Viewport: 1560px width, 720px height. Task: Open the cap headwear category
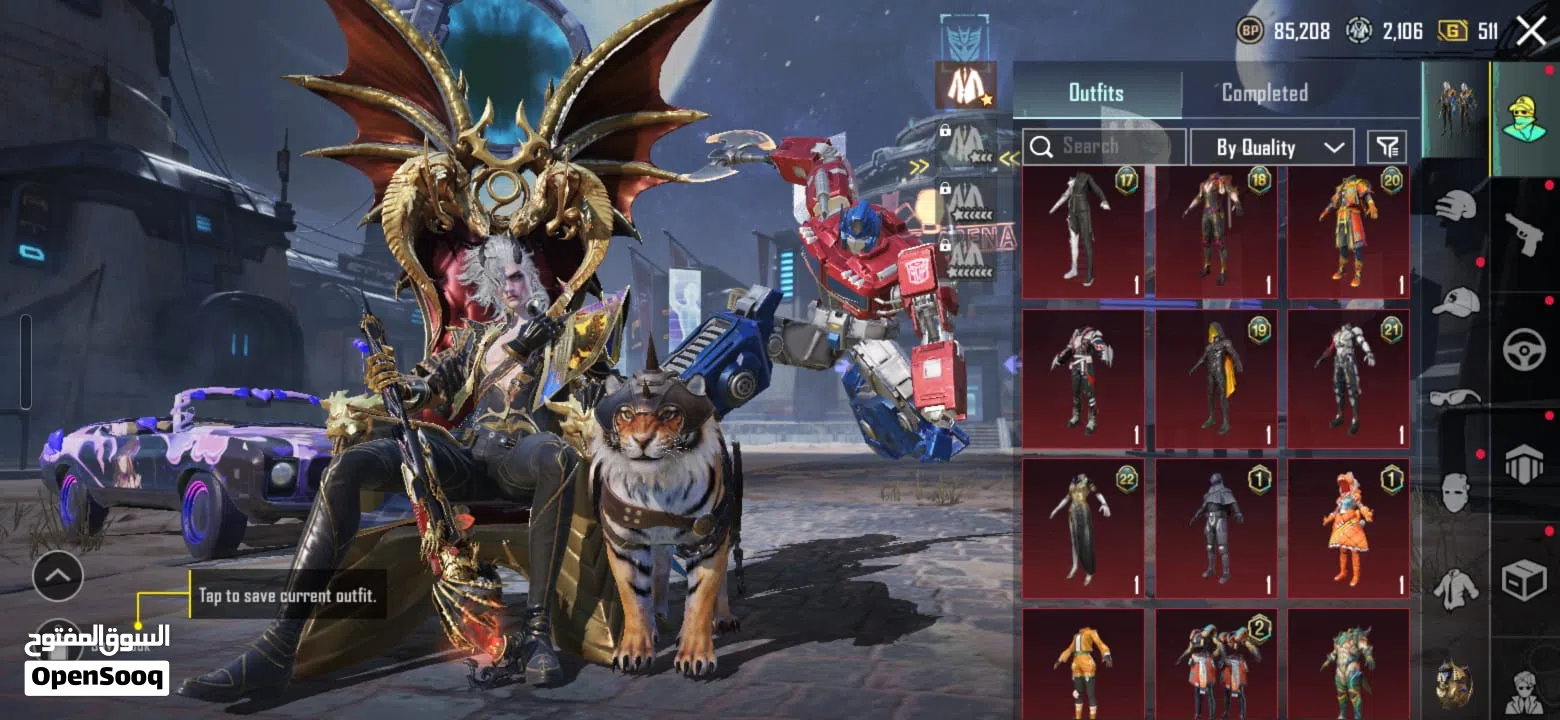[x=1456, y=300]
